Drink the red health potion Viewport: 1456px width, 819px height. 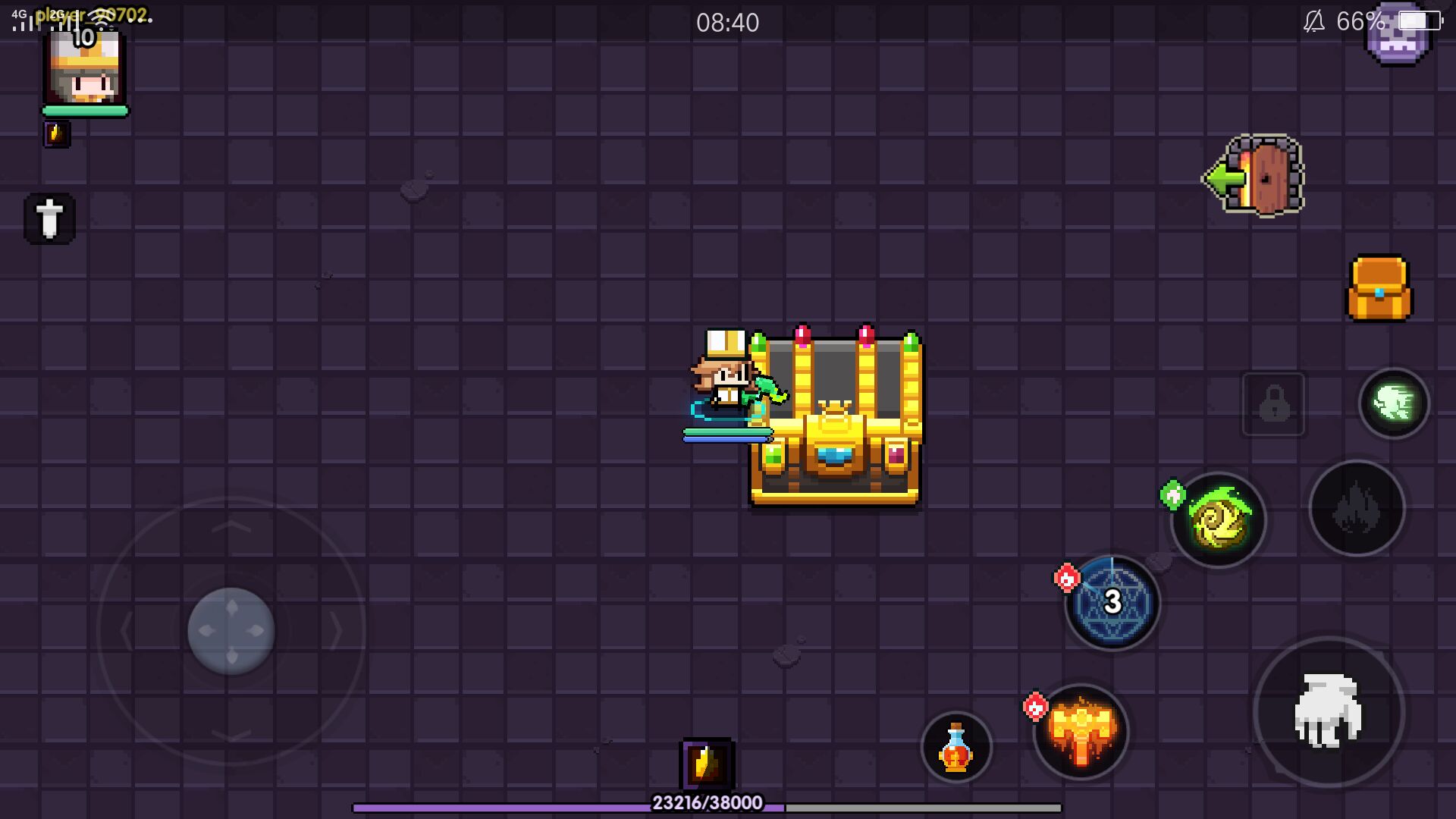pos(956,747)
